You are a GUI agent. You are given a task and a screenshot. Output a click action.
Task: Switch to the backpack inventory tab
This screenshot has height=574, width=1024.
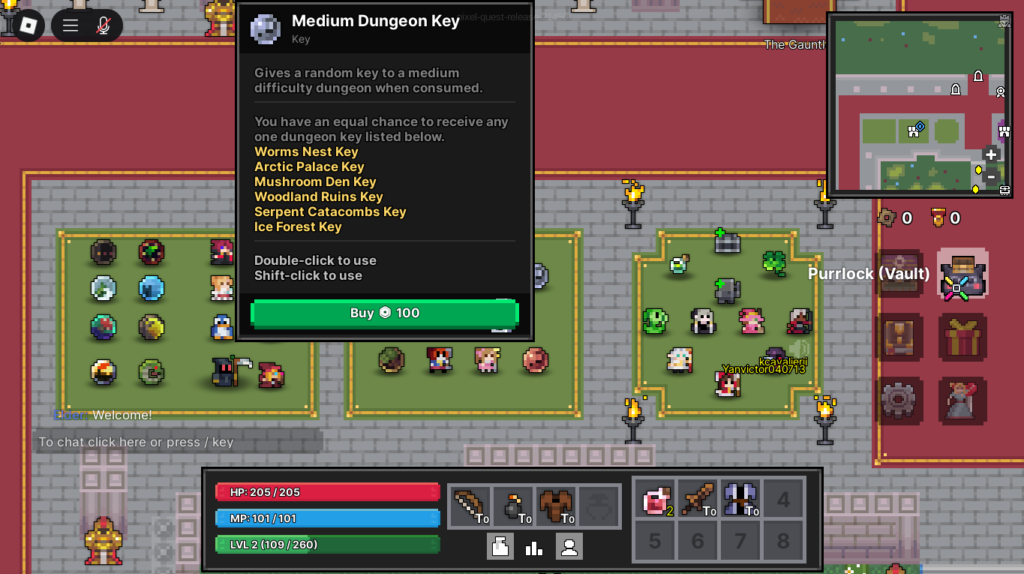point(501,546)
